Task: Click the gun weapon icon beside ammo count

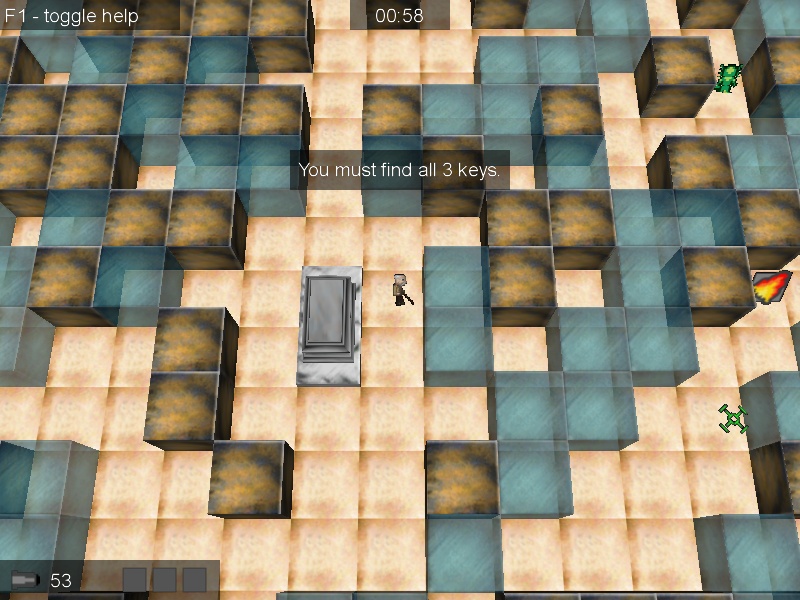Action: coord(25,579)
